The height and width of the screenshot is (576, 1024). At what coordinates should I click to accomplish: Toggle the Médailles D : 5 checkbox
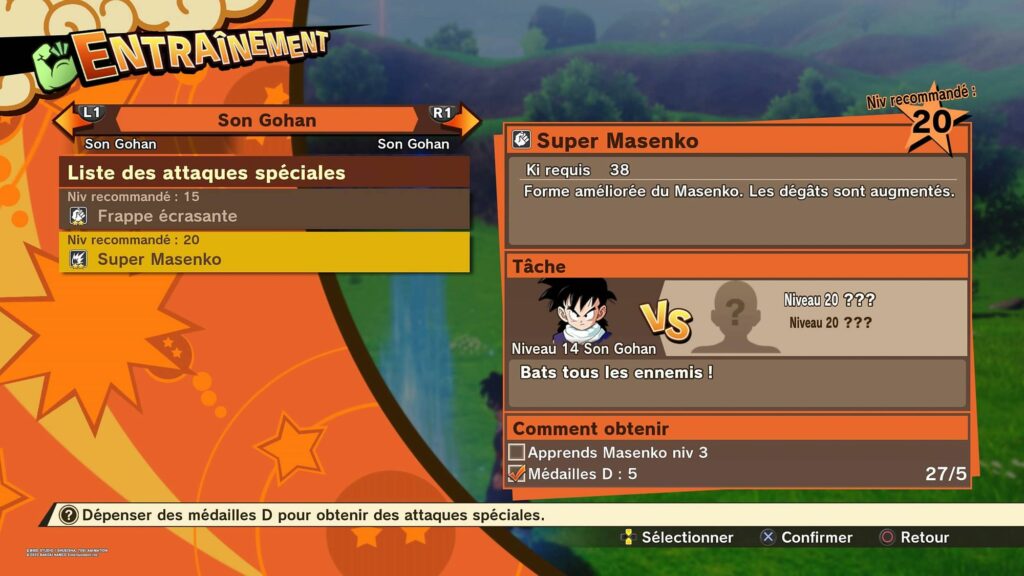pyautogui.click(x=517, y=474)
